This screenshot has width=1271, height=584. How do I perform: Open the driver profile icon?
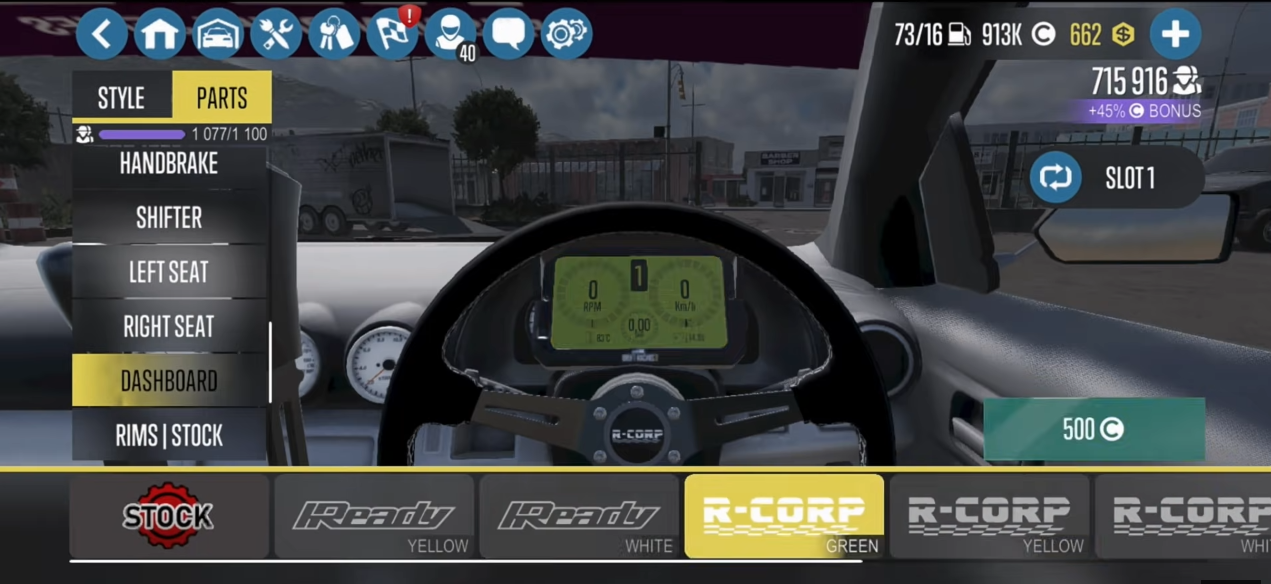tap(450, 35)
